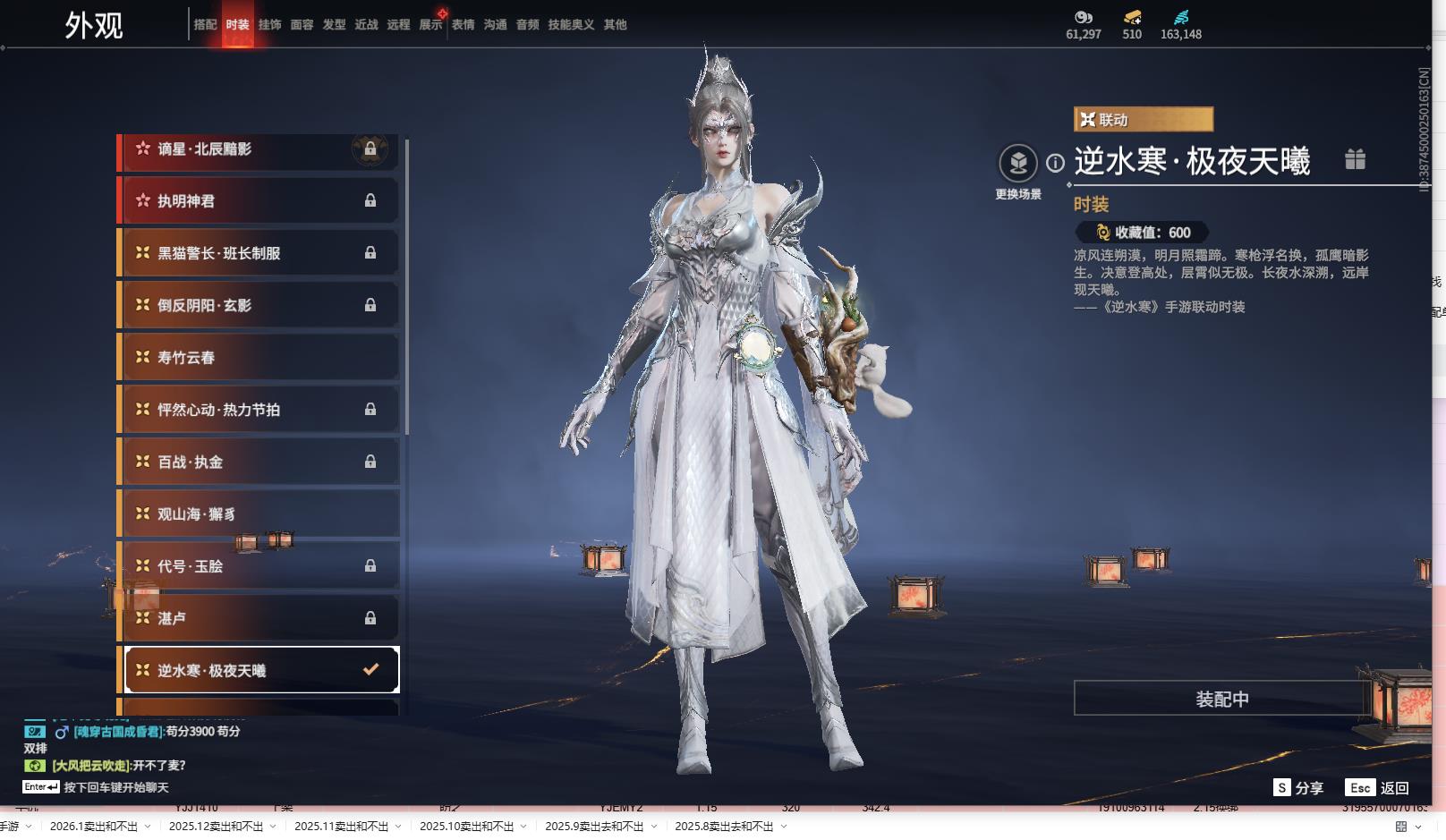Open the 搭配 tab
The height and width of the screenshot is (840, 1446).
(x=205, y=25)
